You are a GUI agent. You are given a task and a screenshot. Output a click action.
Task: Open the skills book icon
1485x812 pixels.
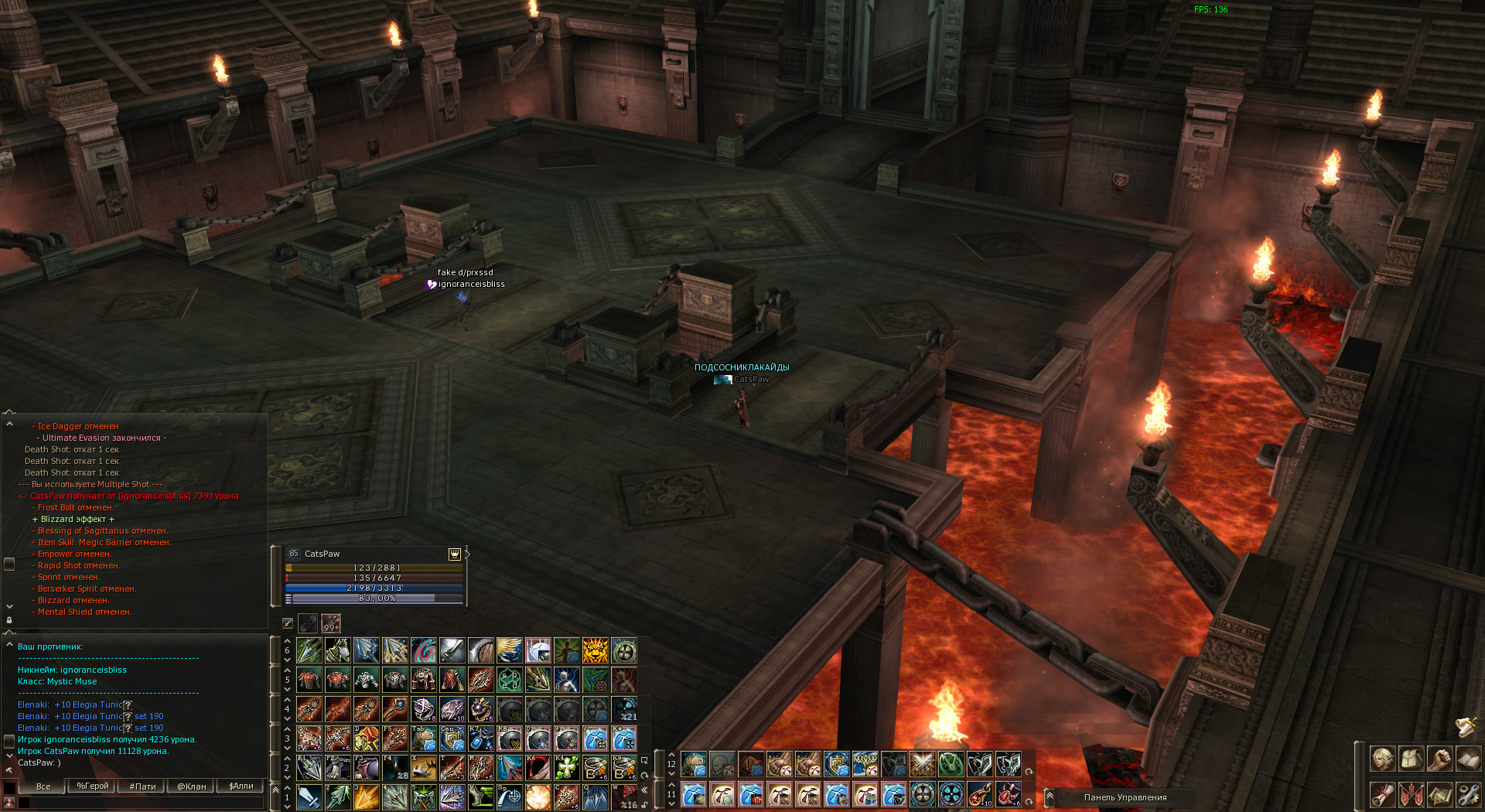(x=1468, y=759)
